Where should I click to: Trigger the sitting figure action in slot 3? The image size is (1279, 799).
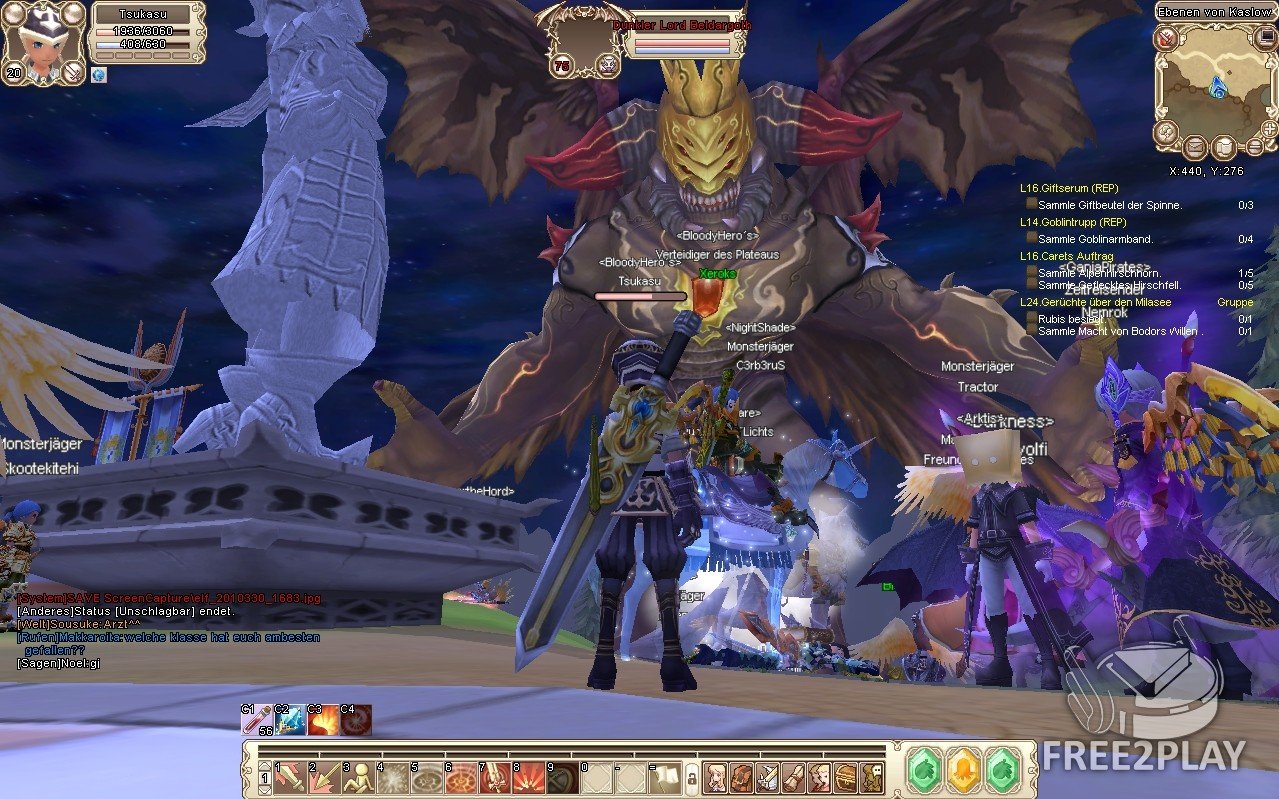(358, 776)
